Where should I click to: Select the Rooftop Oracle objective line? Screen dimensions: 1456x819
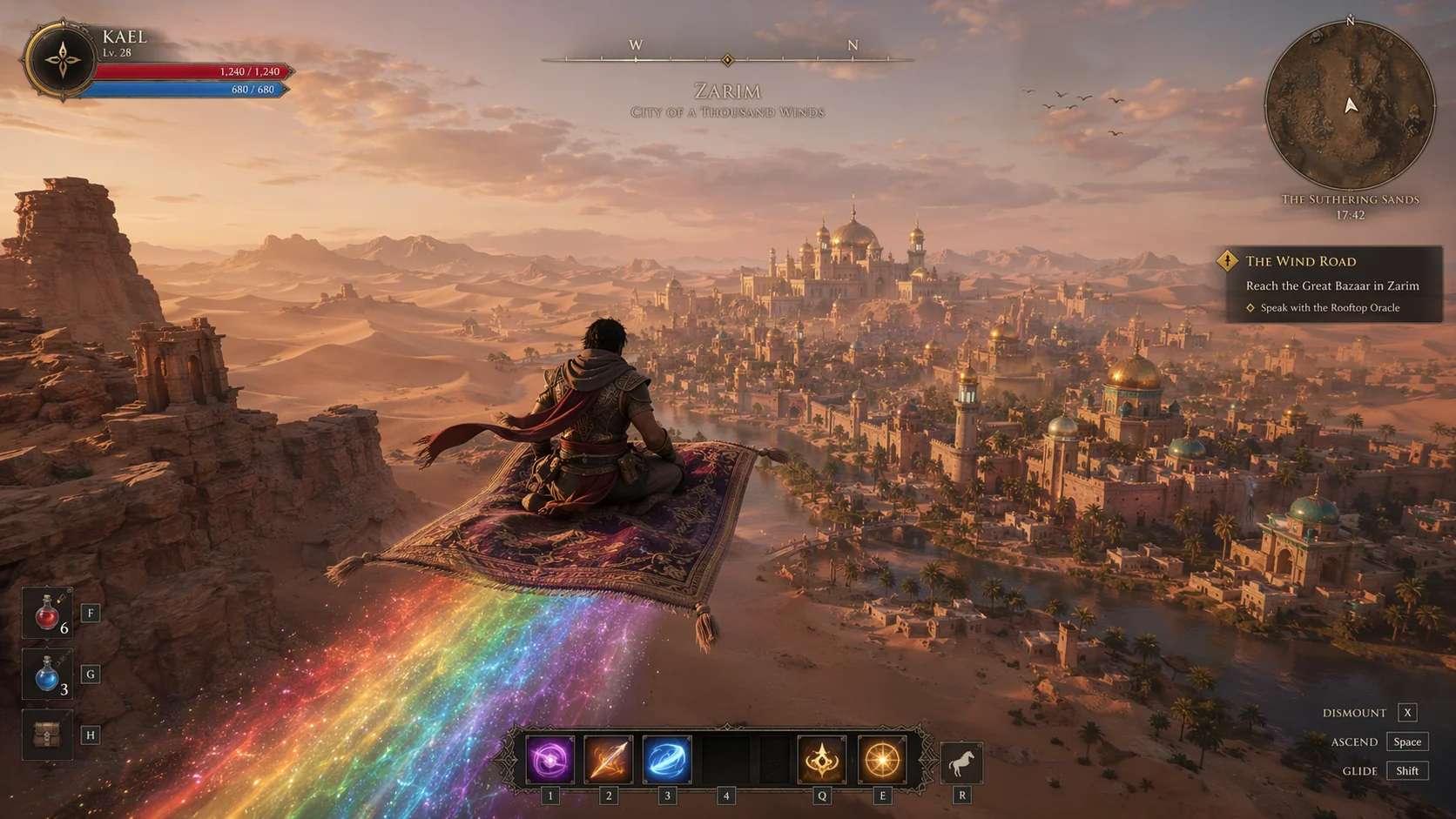[x=1330, y=308]
